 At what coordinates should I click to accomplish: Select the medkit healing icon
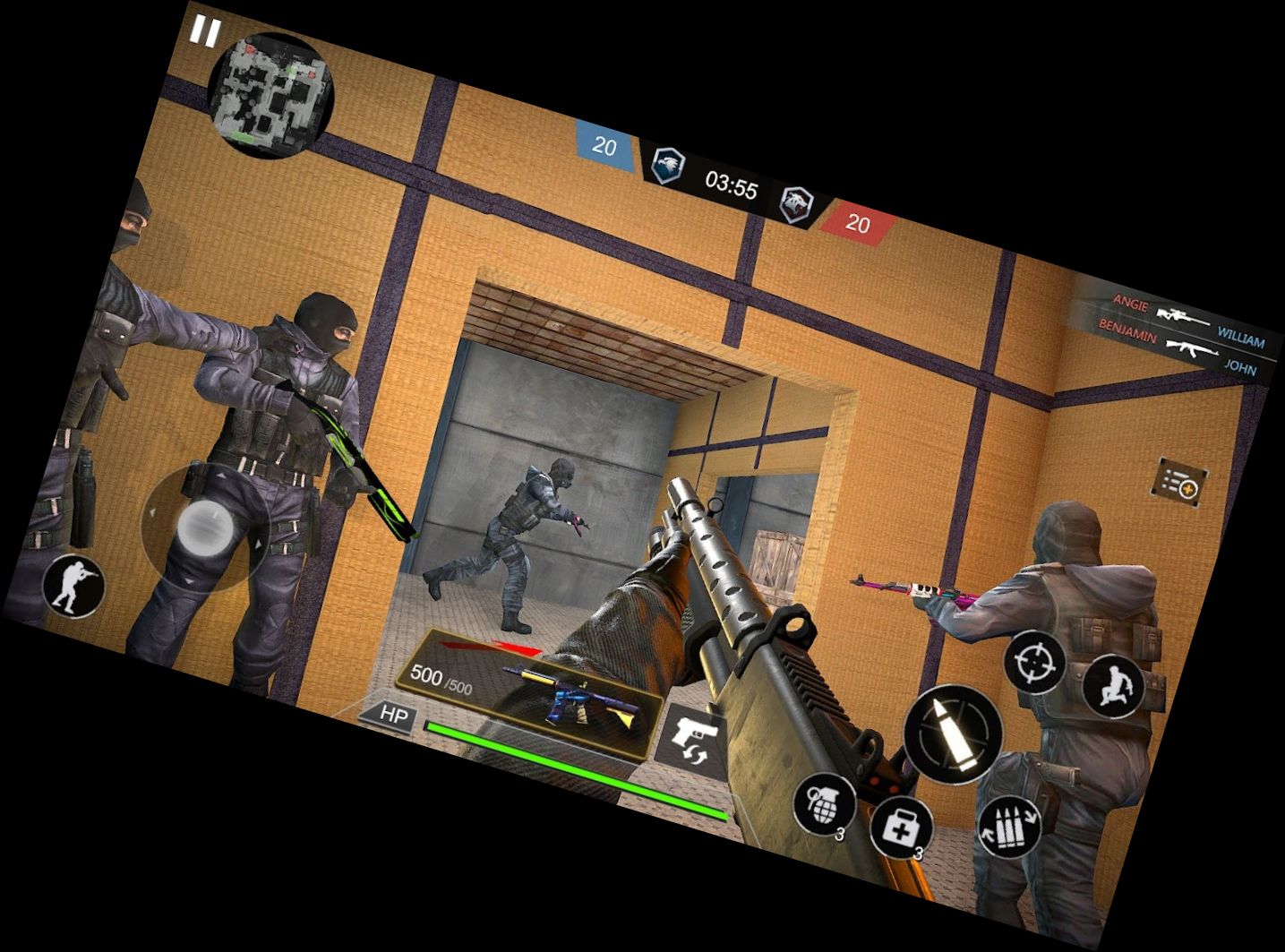point(904,825)
